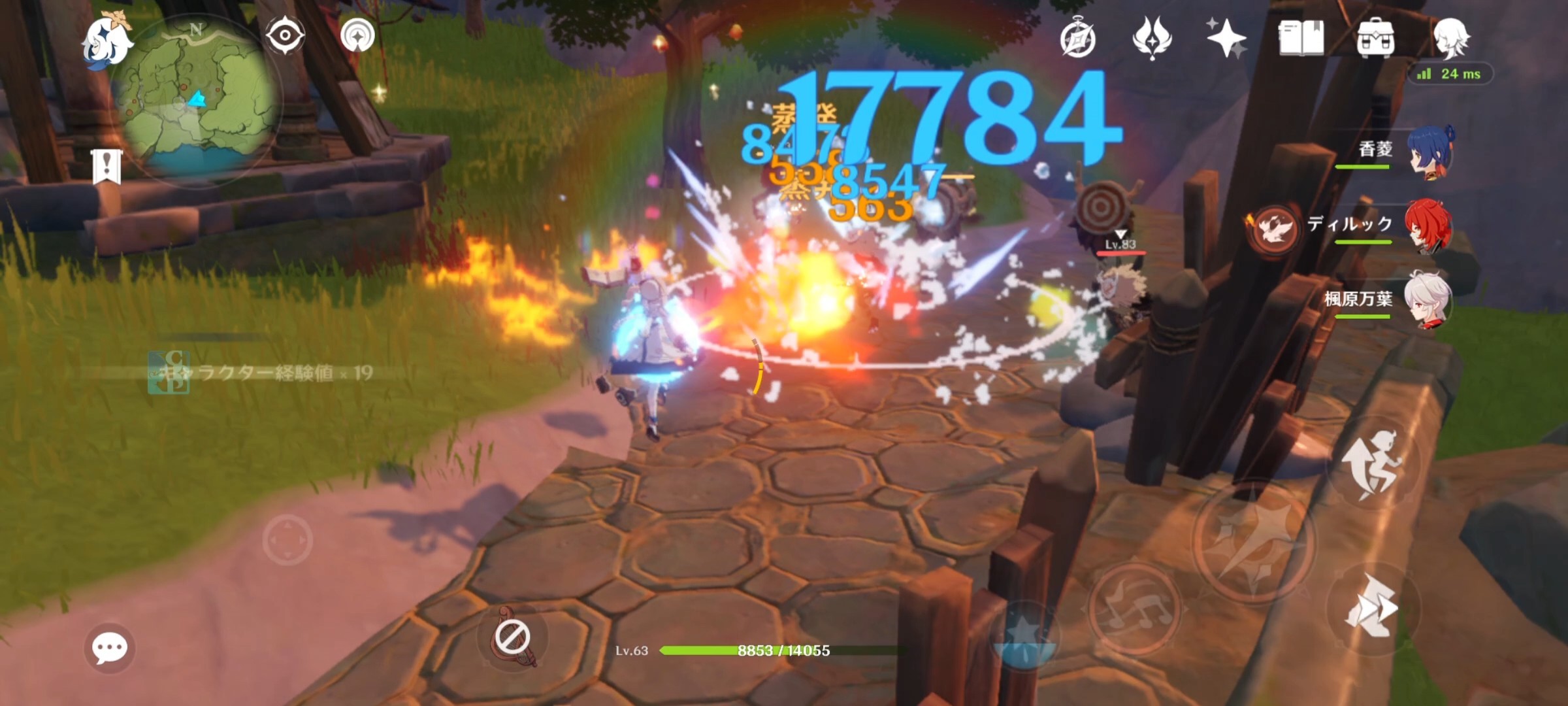Open the chat speech bubble
The height and width of the screenshot is (706, 1568).
pos(109,648)
